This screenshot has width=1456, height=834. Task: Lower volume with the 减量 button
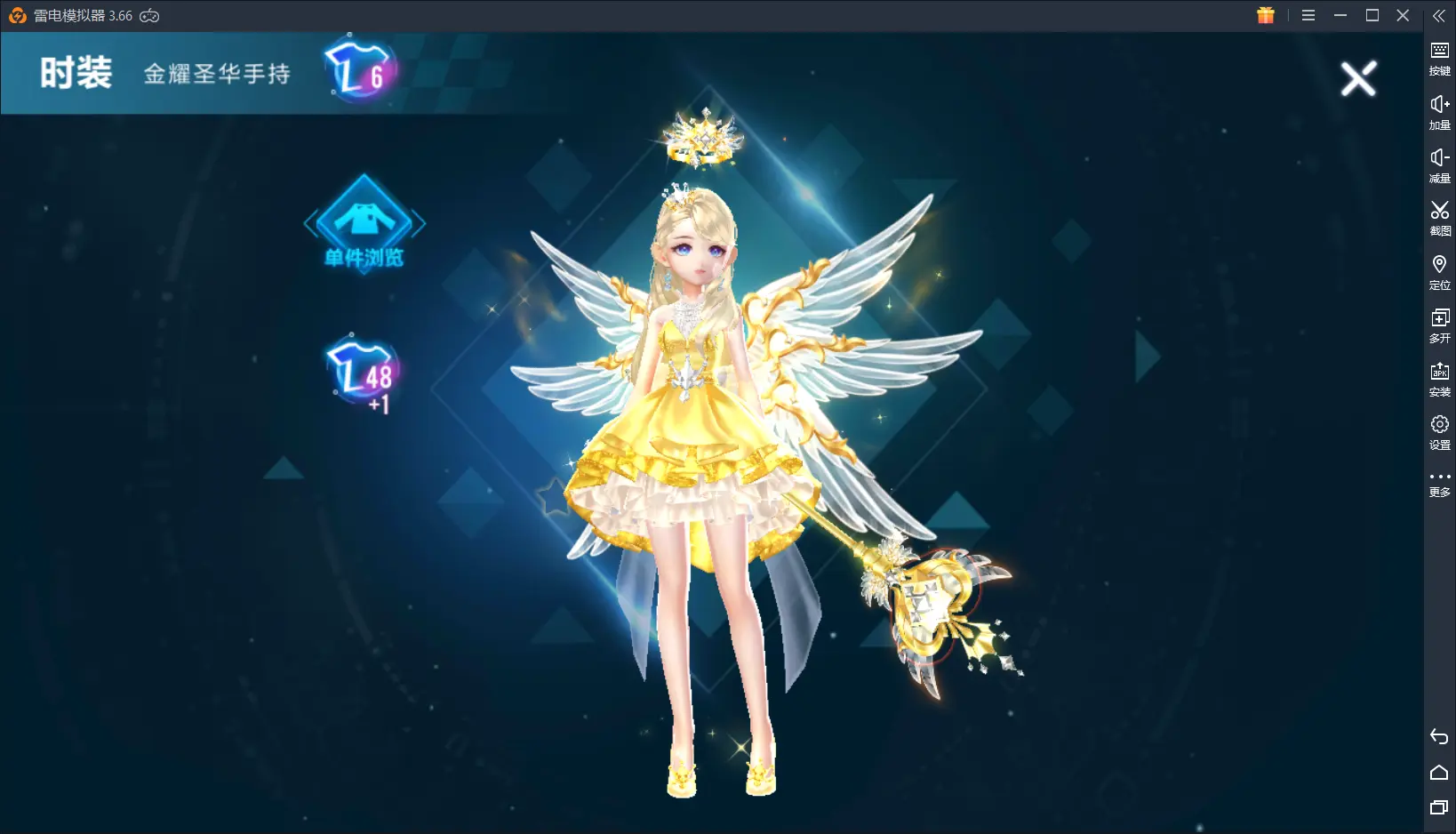click(1439, 164)
